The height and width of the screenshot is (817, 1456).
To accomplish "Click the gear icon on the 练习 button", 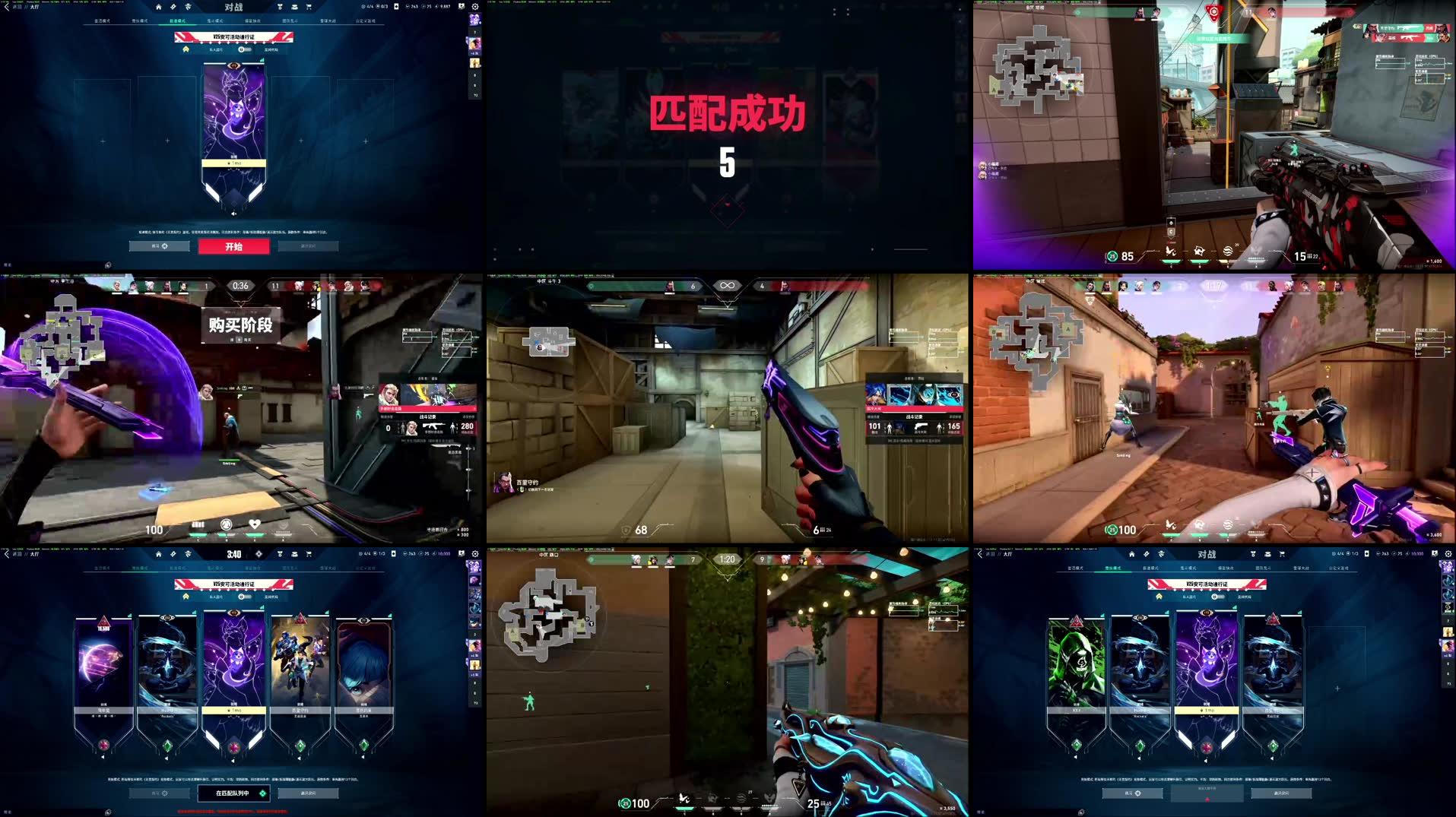I will point(164,245).
